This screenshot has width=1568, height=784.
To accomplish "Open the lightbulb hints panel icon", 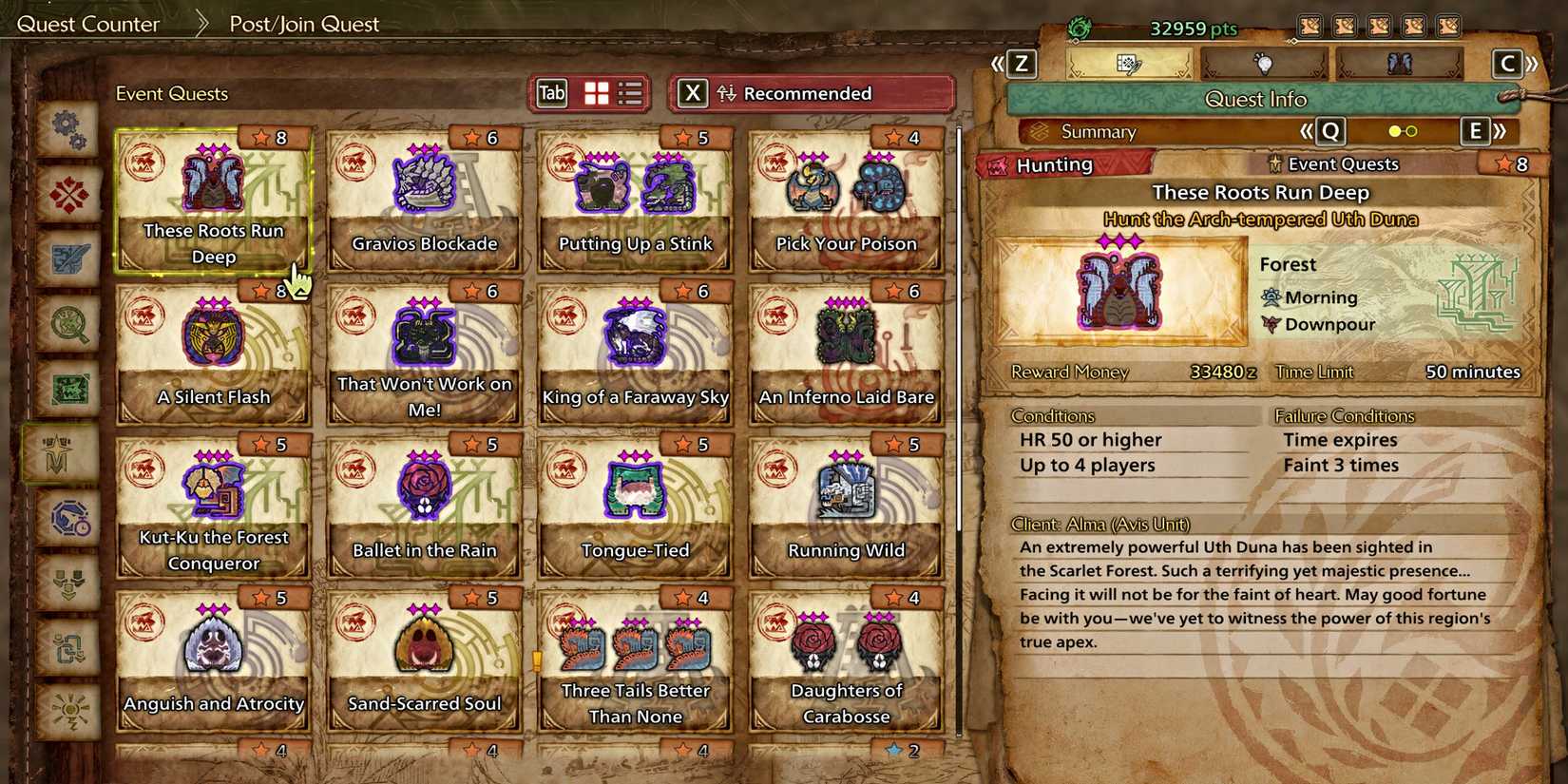I will 1264,65.
